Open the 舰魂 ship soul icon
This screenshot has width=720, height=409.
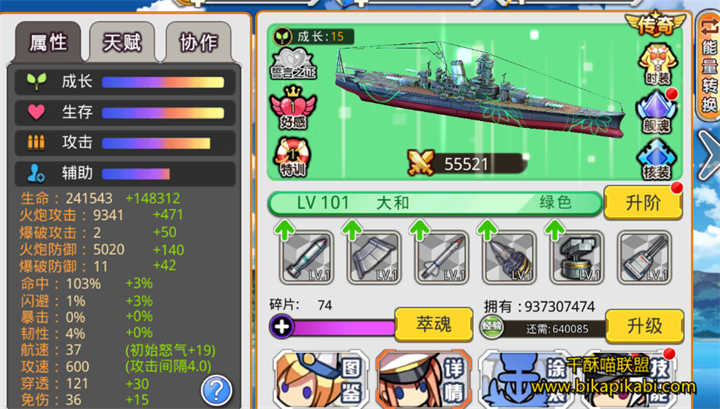tap(658, 108)
